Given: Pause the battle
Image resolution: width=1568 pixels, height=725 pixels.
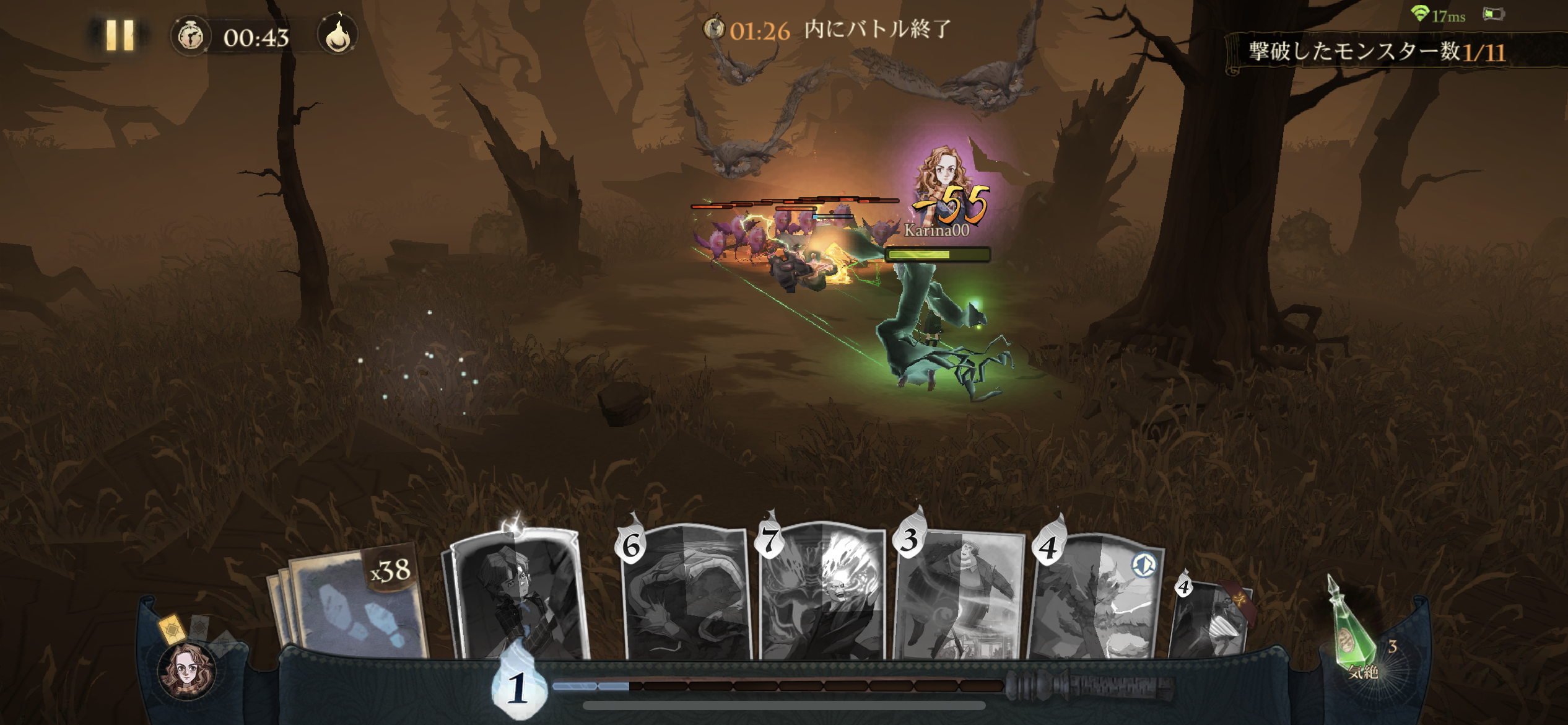Looking at the screenshot, I should [x=120, y=35].
